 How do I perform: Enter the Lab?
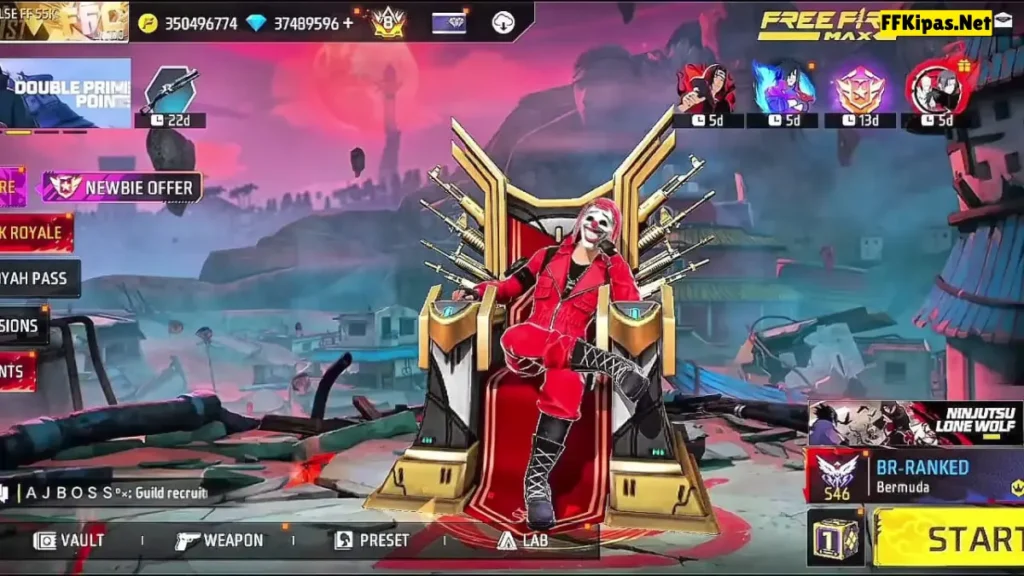(x=523, y=540)
